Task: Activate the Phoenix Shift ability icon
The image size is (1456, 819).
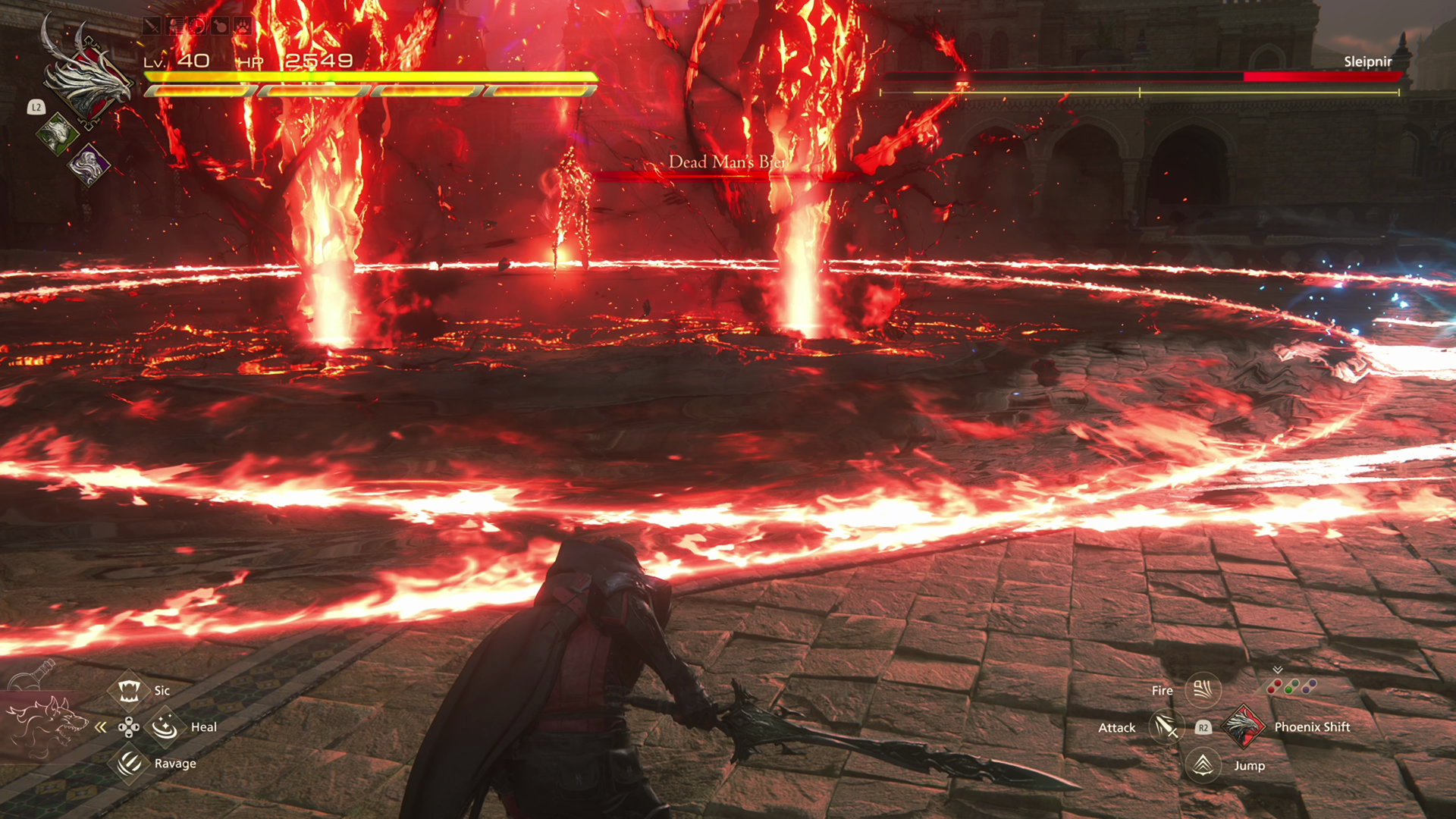Action: [x=1242, y=726]
